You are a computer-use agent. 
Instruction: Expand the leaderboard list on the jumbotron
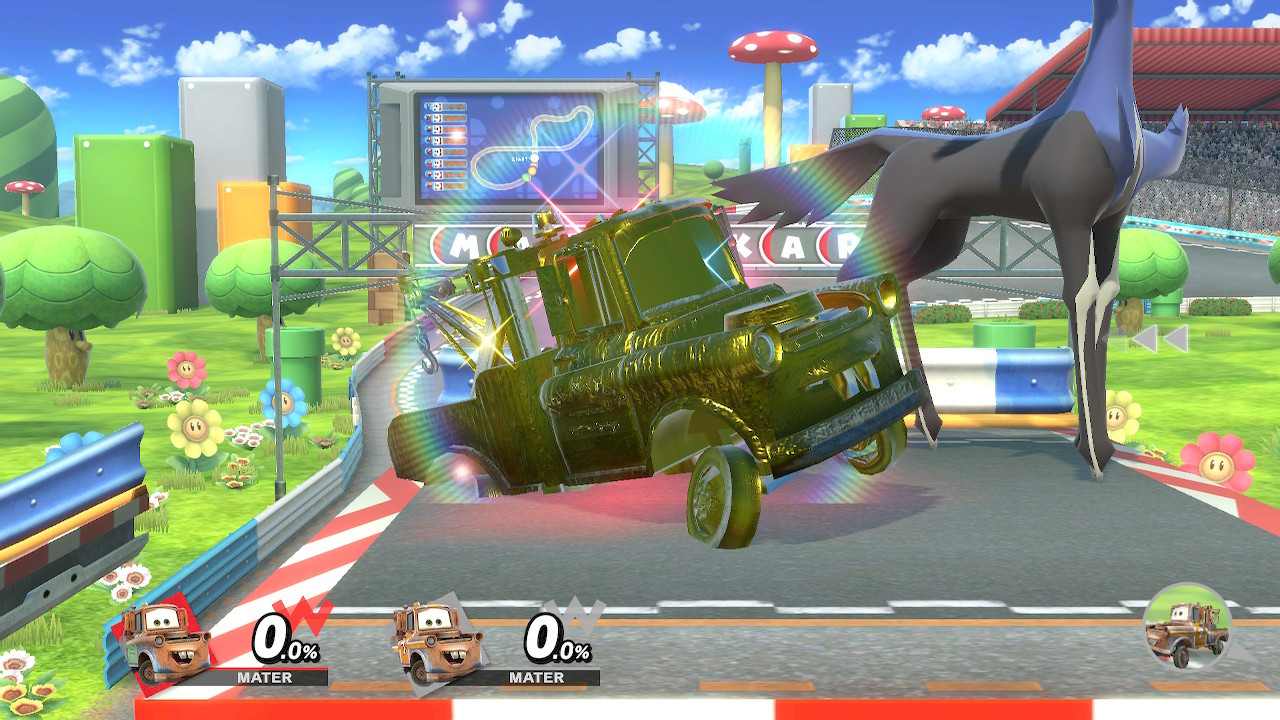tap(447, 145)
